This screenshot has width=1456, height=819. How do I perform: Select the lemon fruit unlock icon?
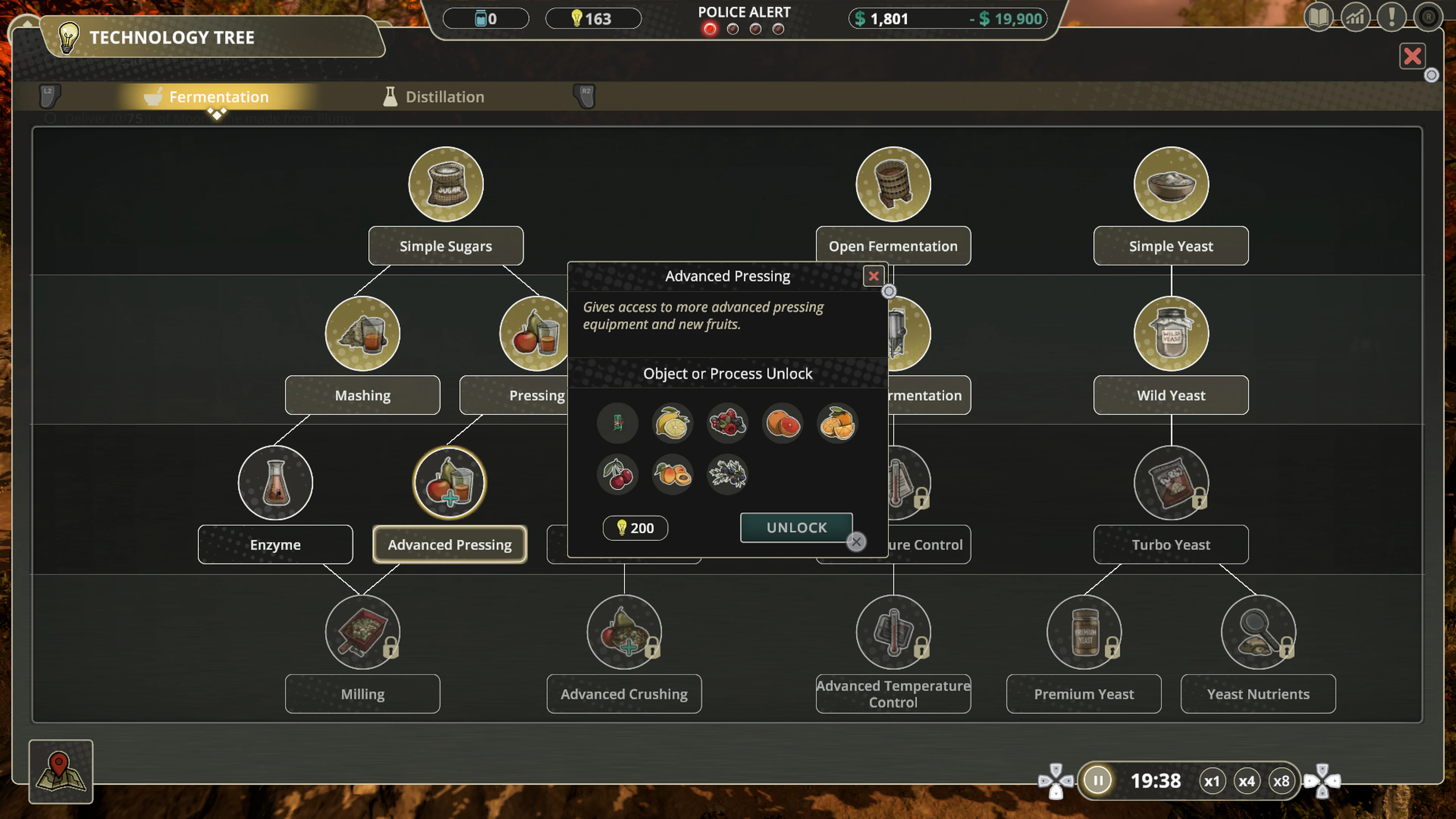pyautogui.click(x=672, y=424)
